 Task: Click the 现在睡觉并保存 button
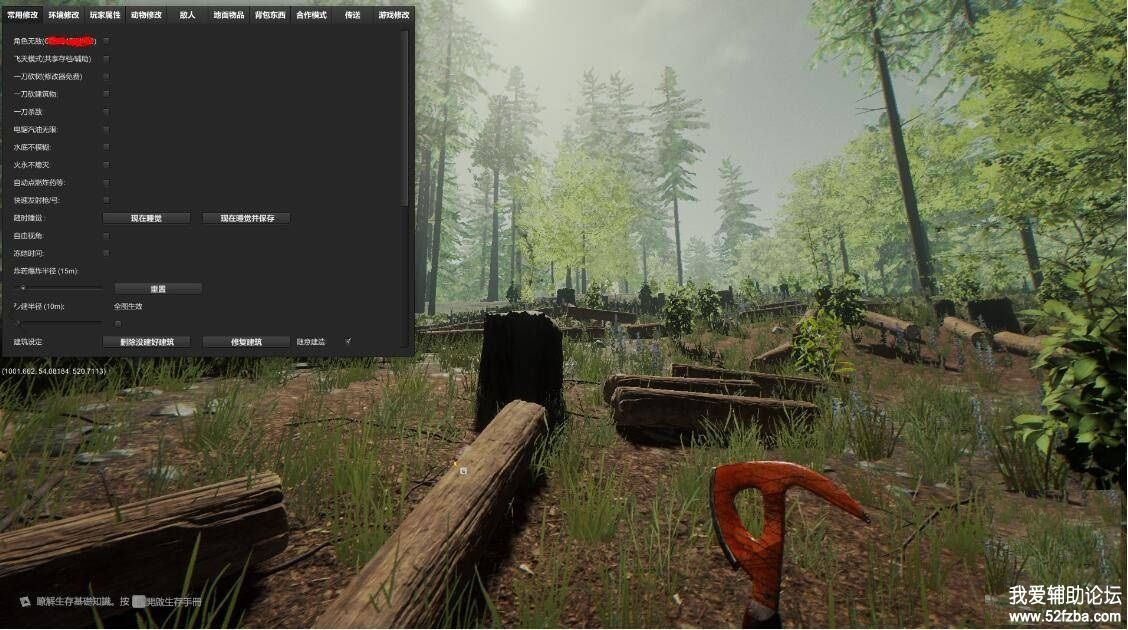246,218
